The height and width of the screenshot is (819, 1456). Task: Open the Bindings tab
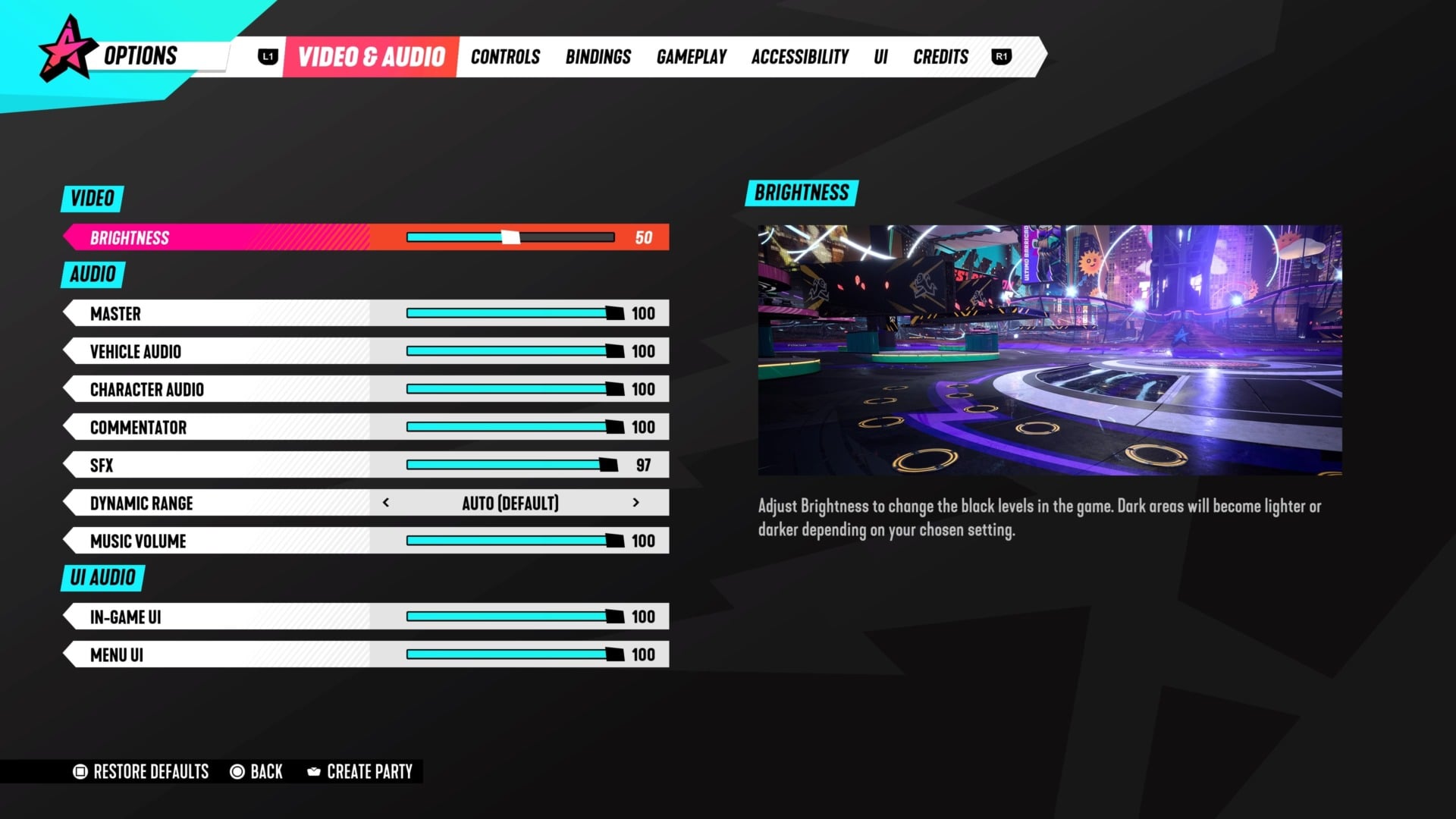598,56
